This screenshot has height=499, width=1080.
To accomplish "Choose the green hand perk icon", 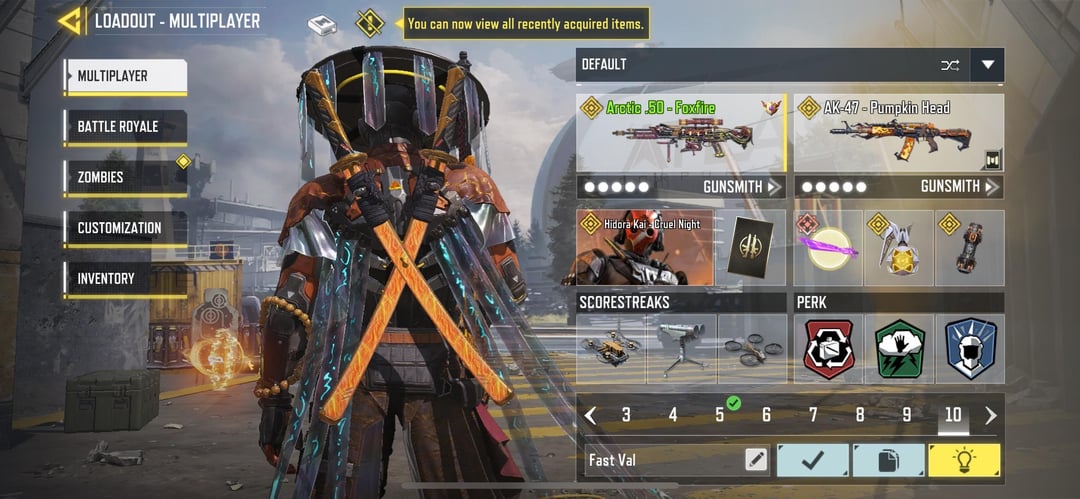I will pos(899,349).
